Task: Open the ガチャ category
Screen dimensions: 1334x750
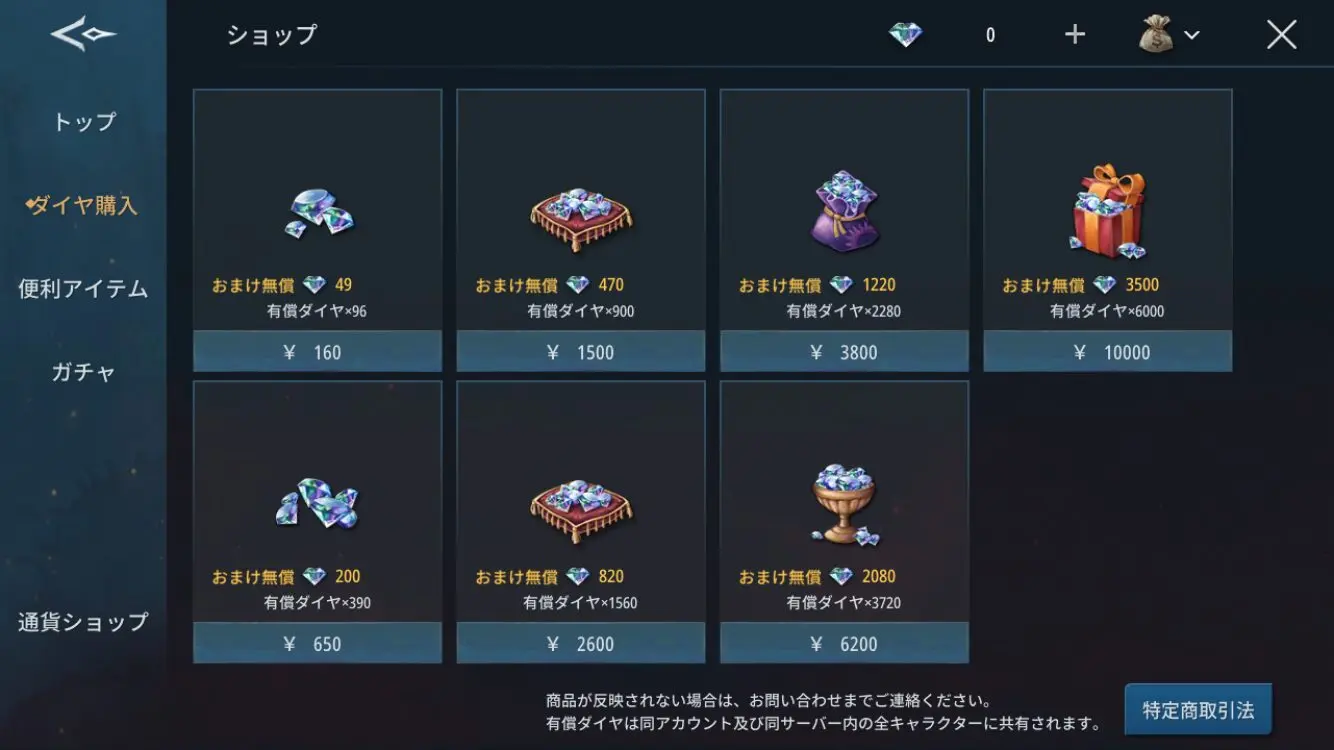Action: [x=84, y=372]
